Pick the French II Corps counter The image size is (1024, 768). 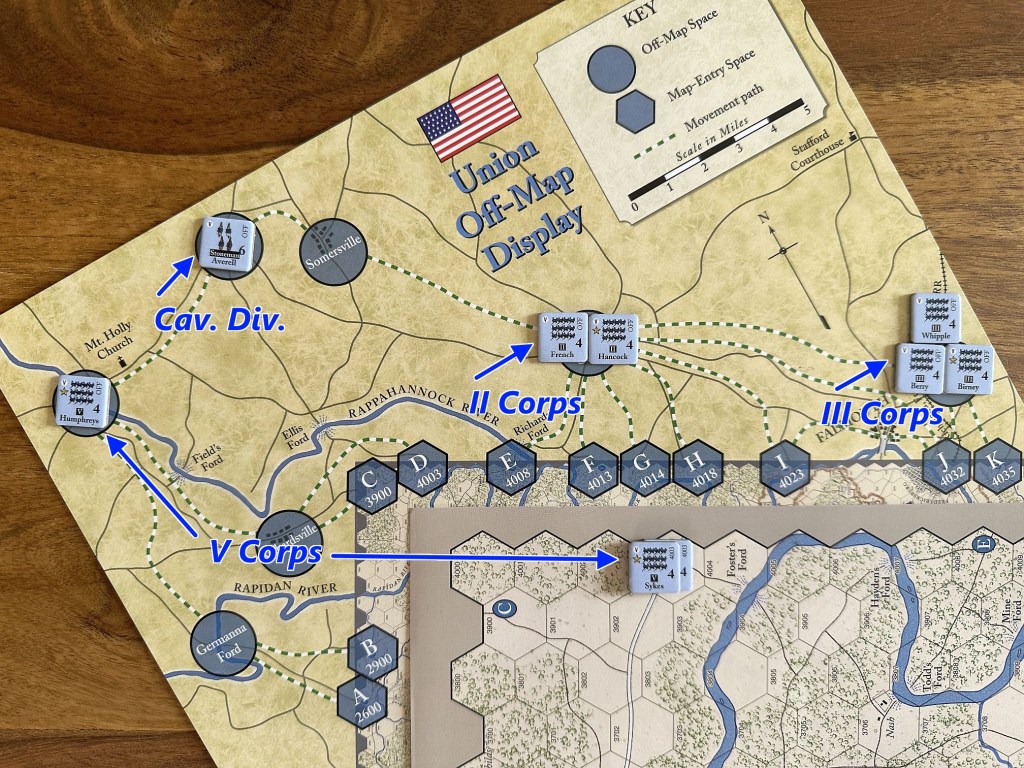pyautogui.click(x=560, y=338)
